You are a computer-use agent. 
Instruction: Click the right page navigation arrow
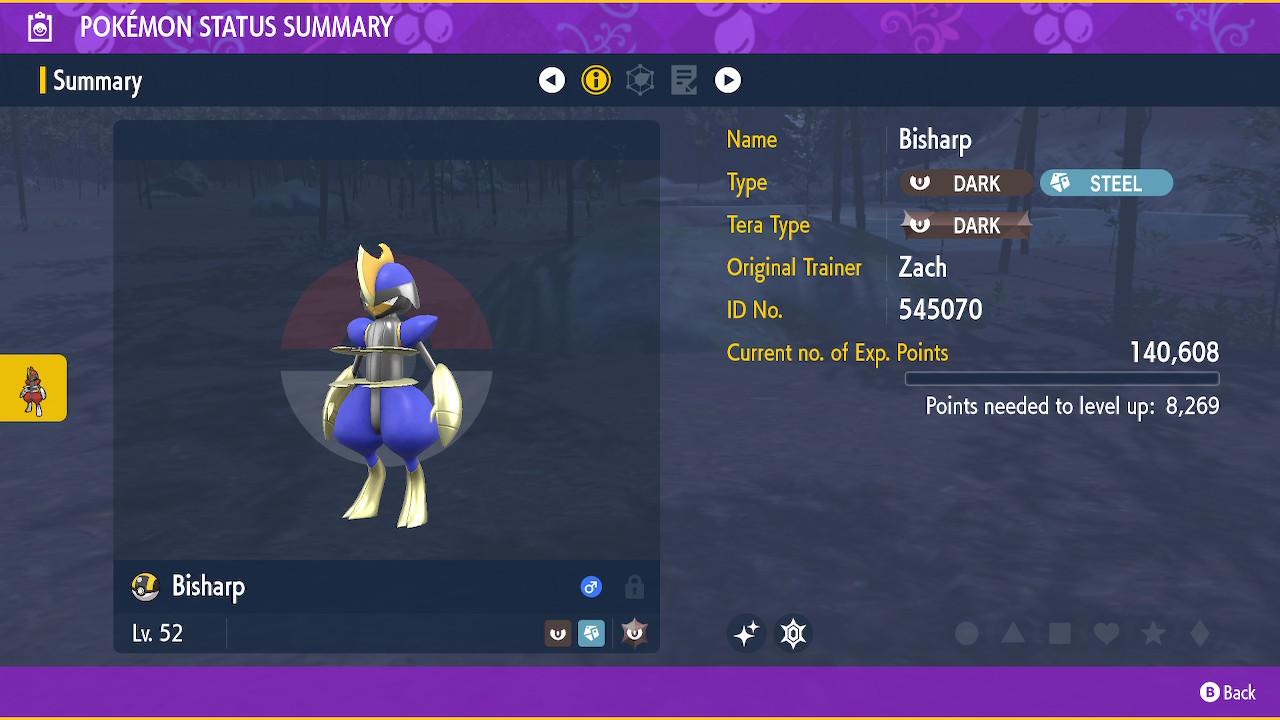point(728,79)
